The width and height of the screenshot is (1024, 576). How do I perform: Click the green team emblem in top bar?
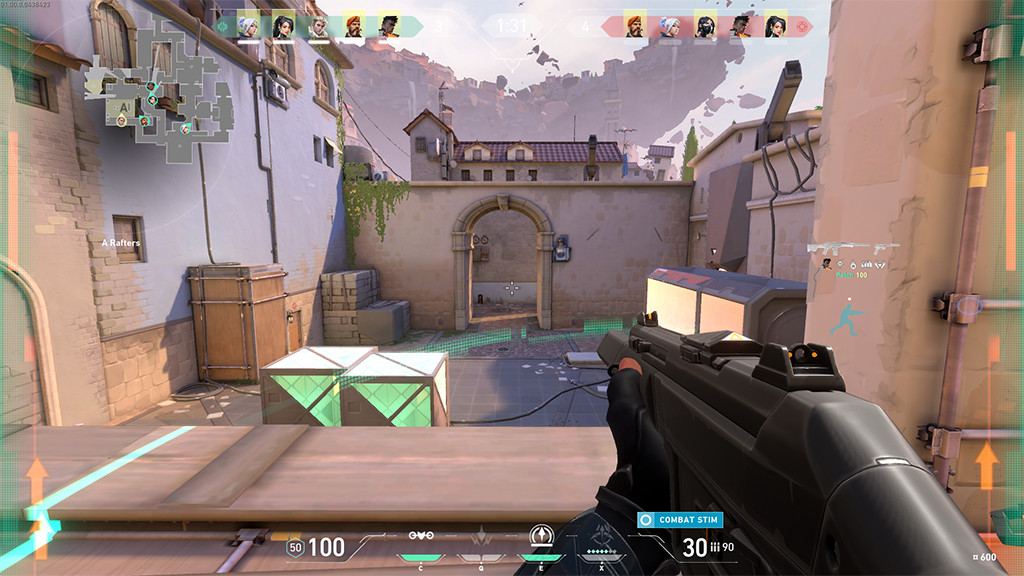tap(222, 26)
